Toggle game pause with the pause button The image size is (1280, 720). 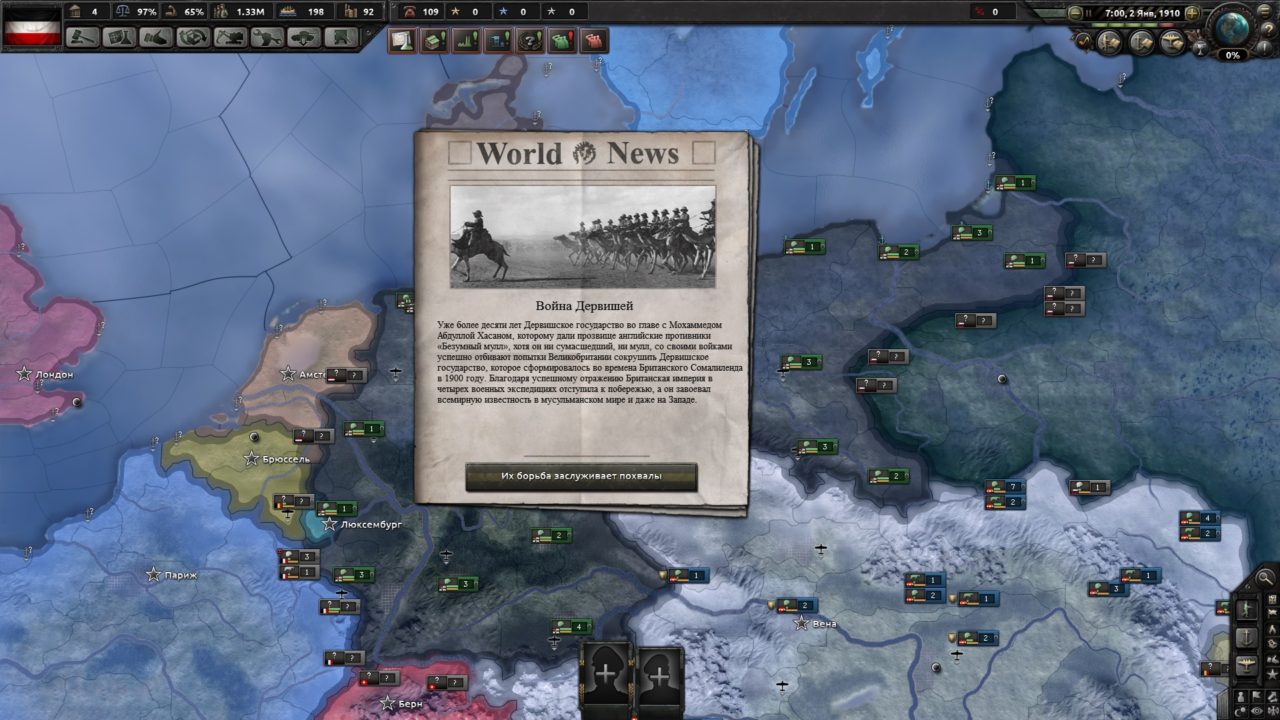[1089, 12]
